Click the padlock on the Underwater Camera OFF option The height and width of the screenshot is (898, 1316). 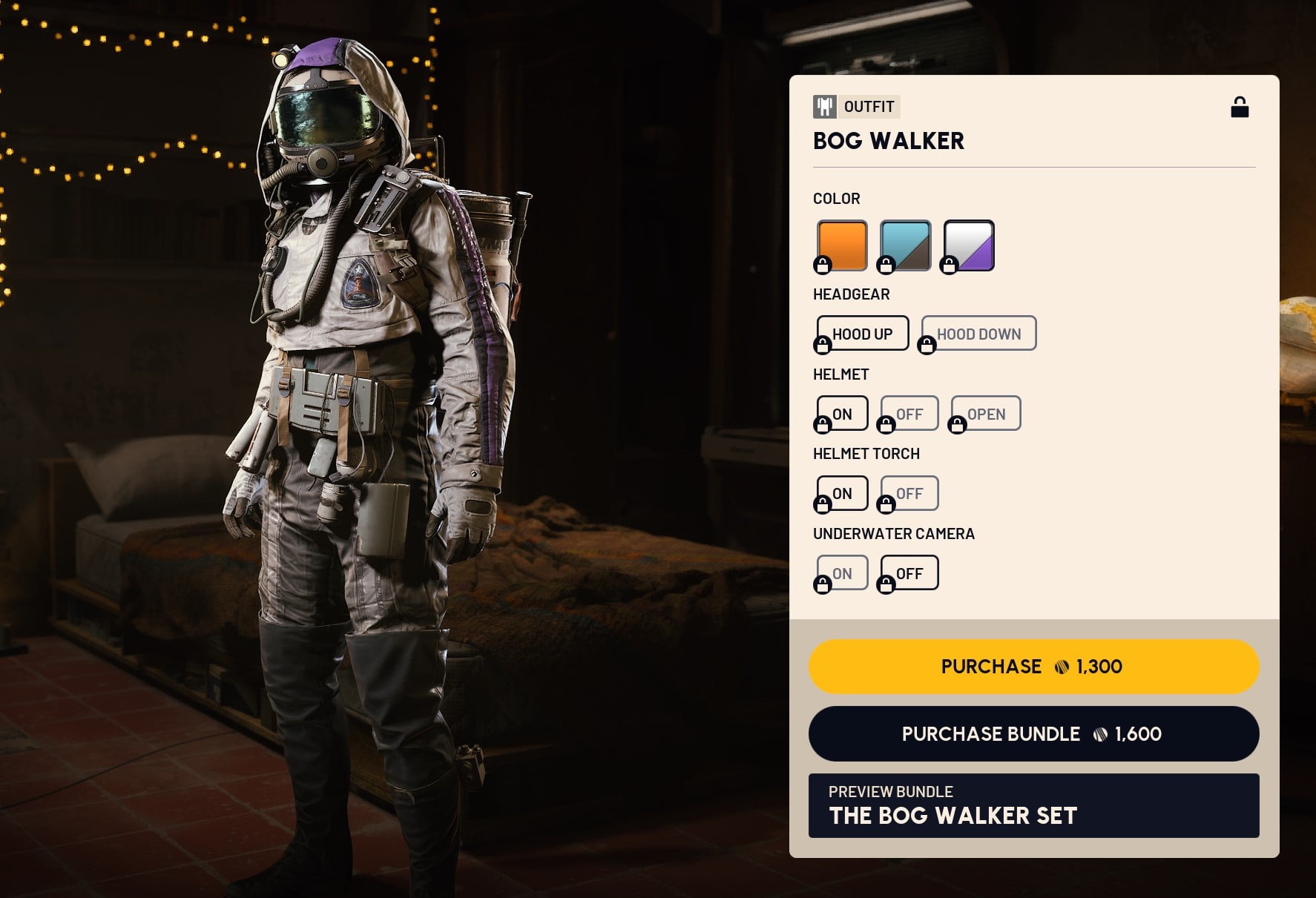[887, 584]
